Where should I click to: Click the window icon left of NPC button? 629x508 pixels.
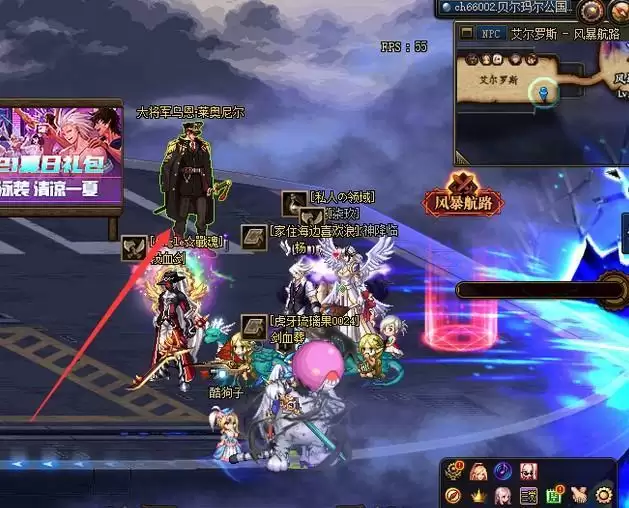pos(466,33)
